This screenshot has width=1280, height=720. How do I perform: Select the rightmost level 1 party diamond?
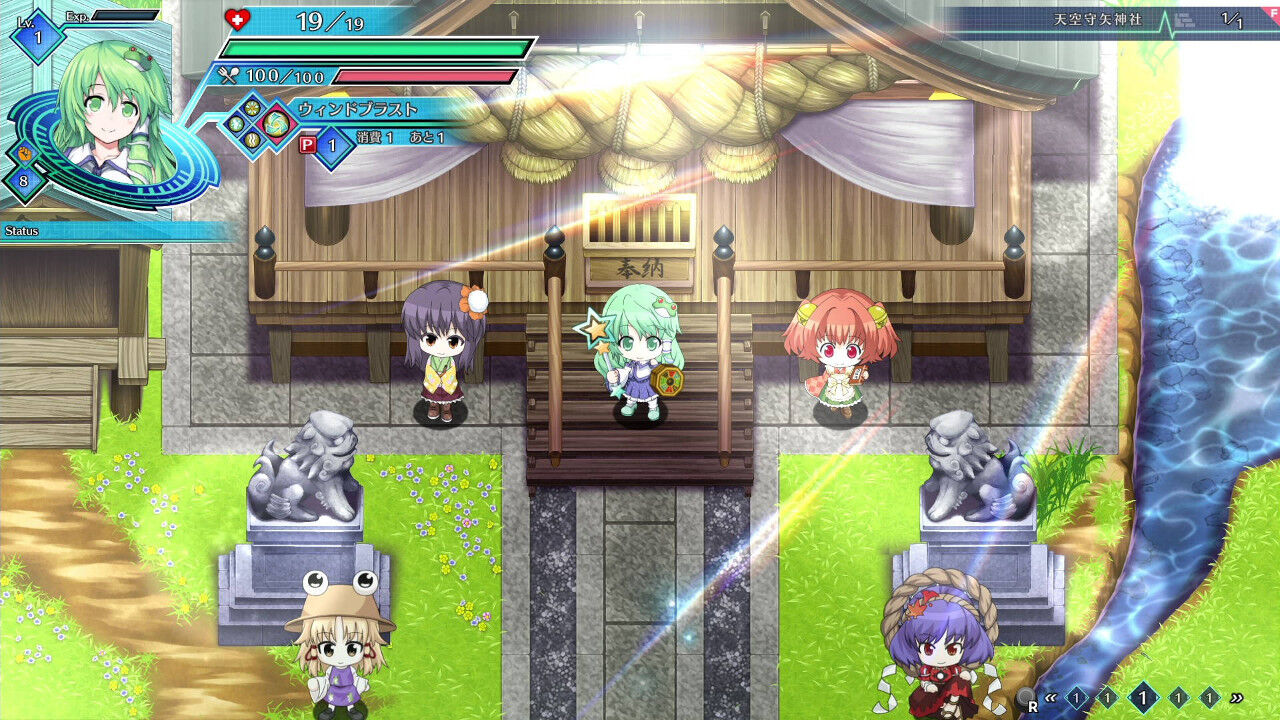tap(1208, 697)
